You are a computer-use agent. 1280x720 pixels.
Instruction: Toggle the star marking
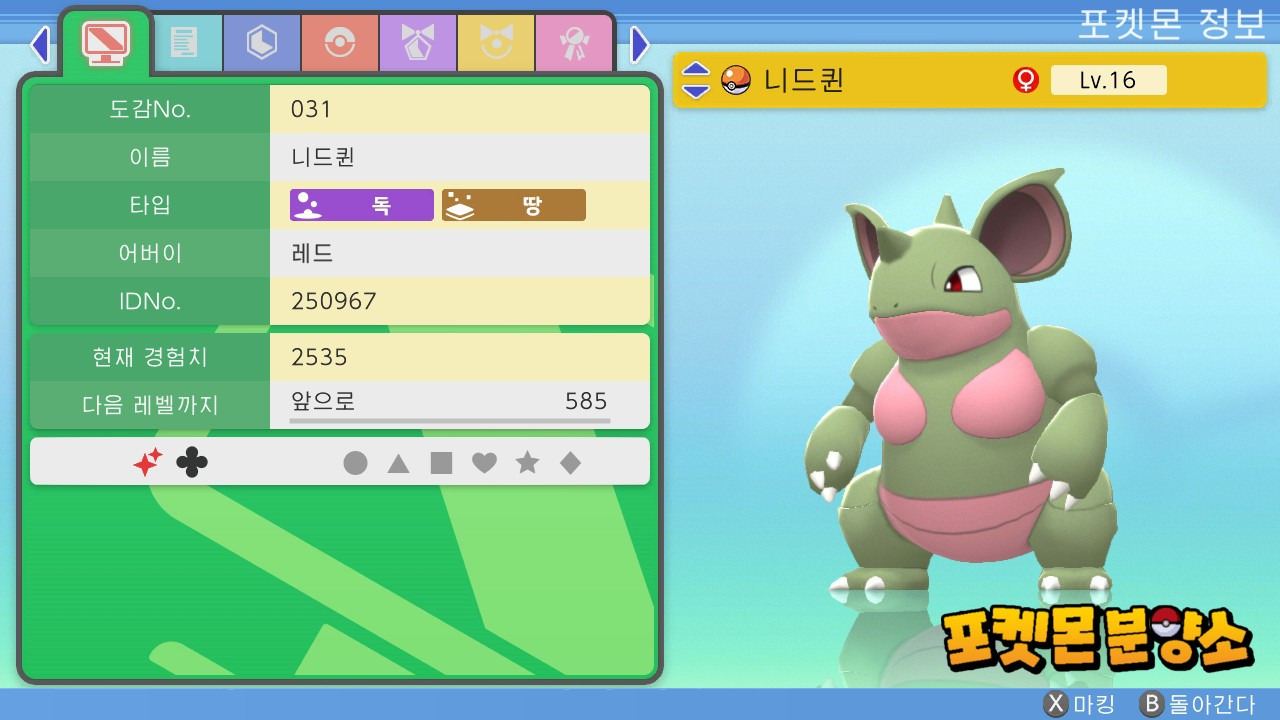[x=527, y=463]
